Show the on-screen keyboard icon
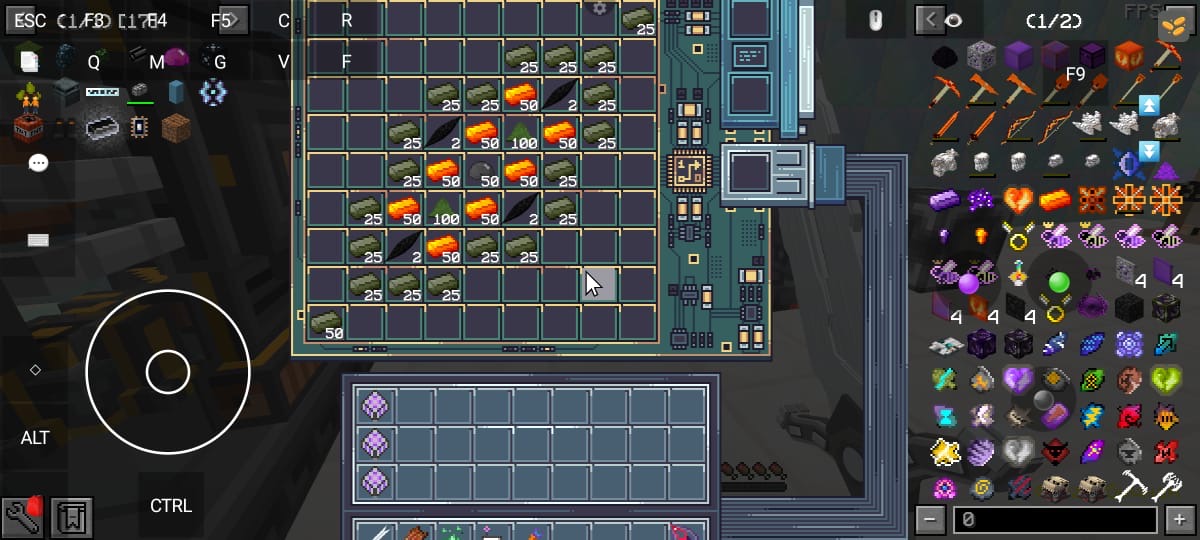 tap(38, 240)
